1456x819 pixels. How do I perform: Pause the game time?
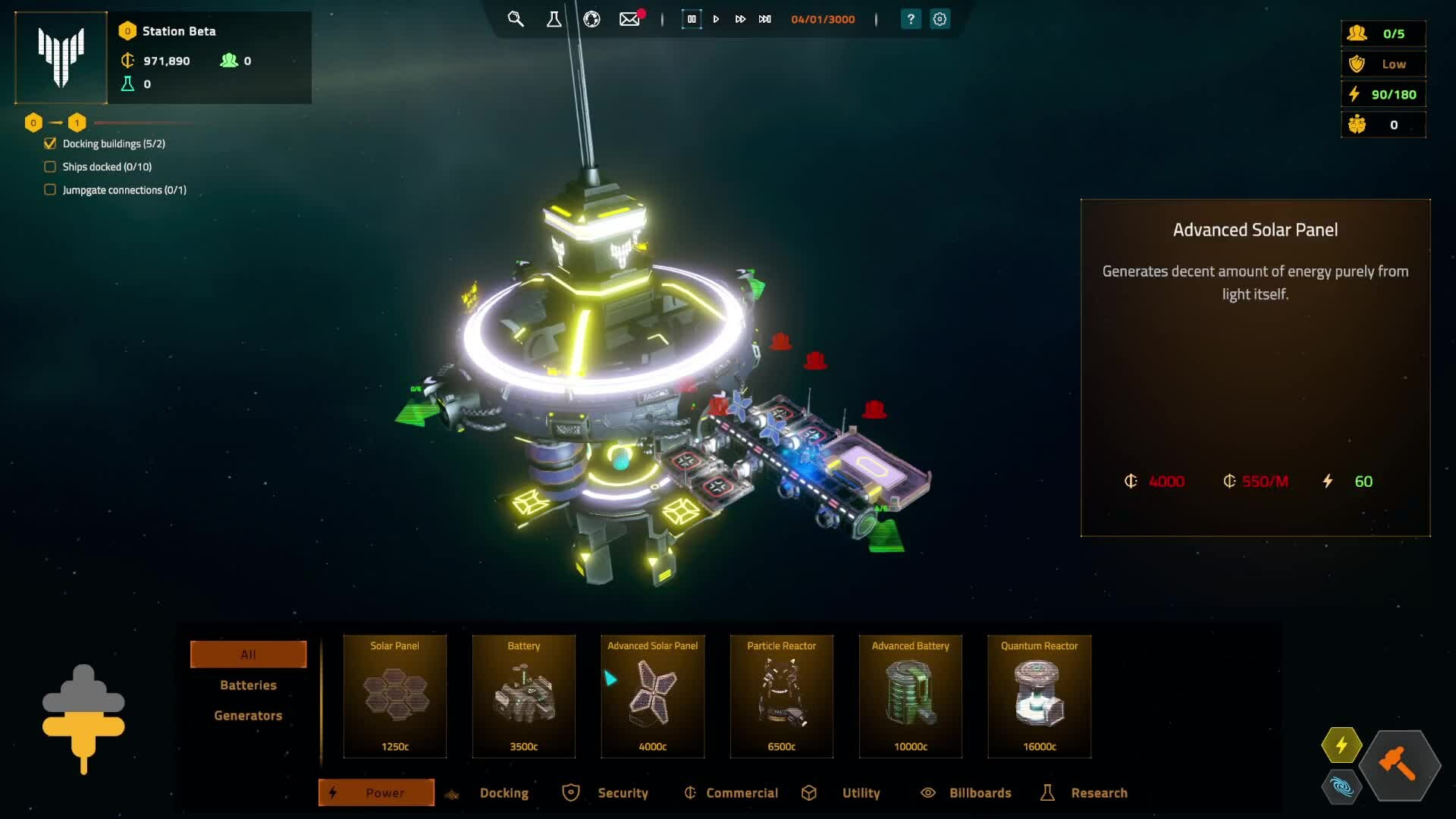point(692,19)
